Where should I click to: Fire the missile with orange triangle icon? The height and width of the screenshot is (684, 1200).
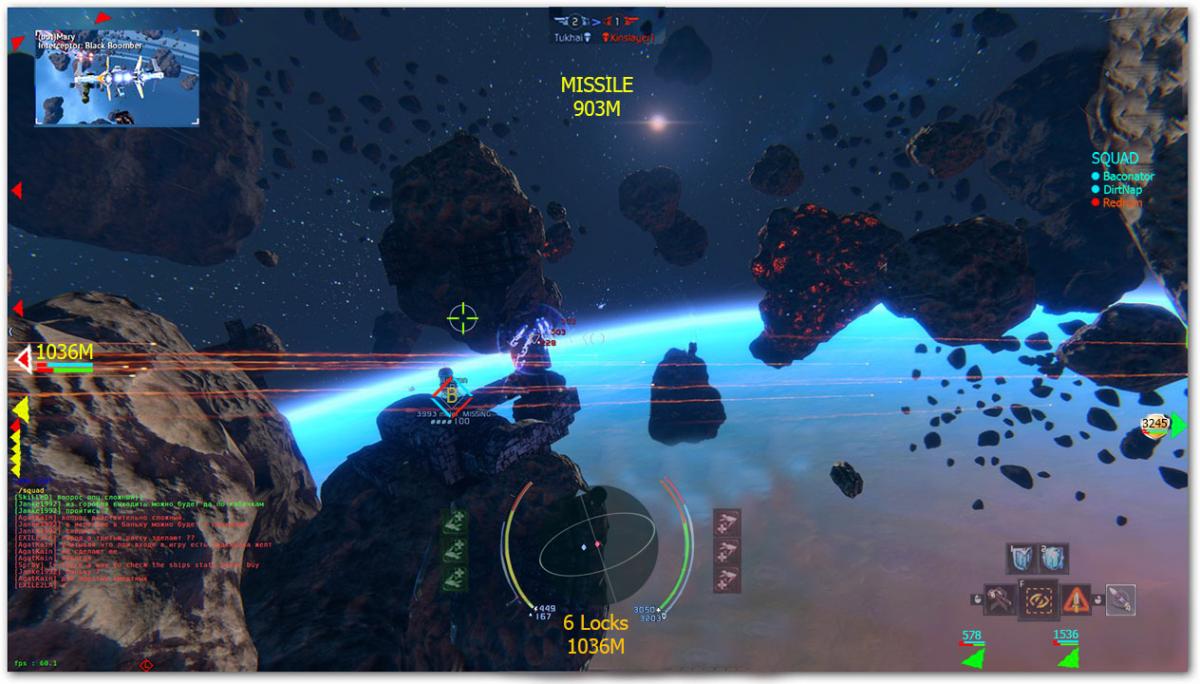[1076, 599]
